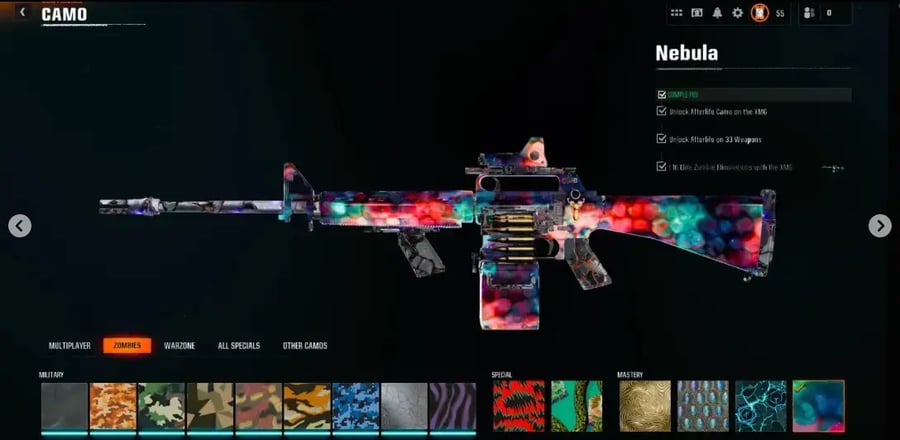Show the All Specials tab
The image size is (900, 440).
(239, 346)
